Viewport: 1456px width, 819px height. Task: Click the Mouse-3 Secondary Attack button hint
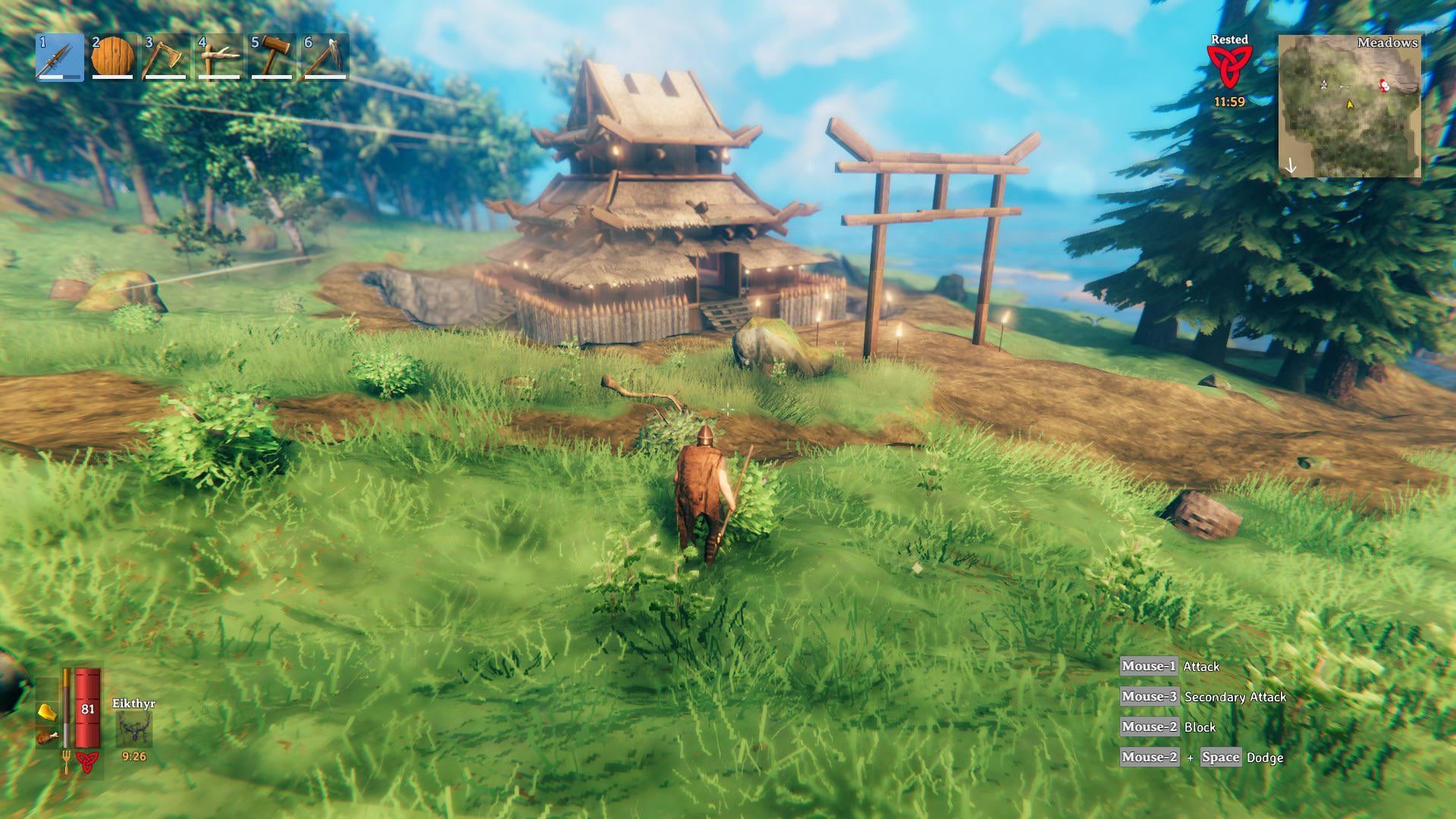coord(1149,695)
